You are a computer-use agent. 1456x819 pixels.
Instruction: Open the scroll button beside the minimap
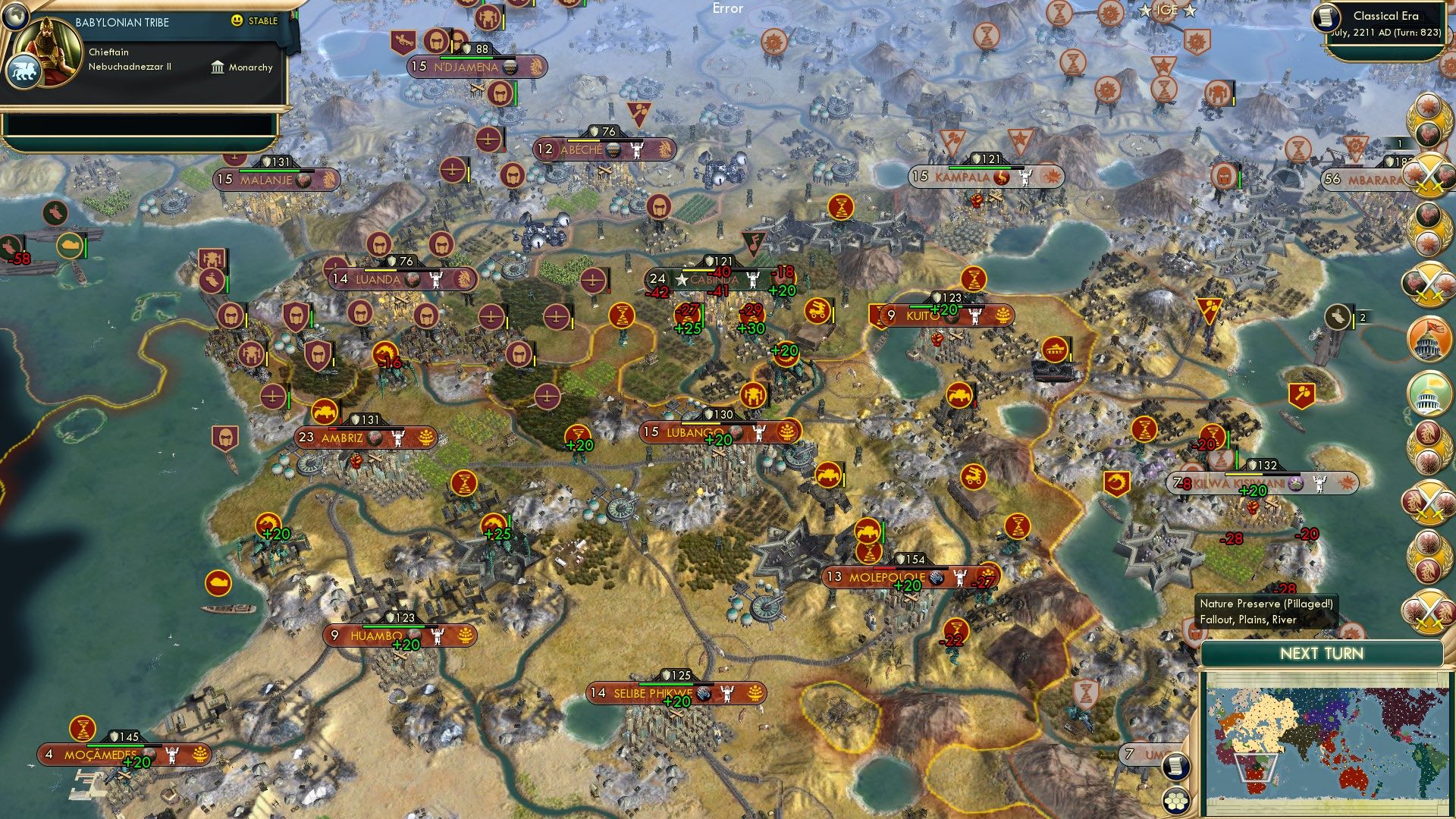tap(1175, 766)
